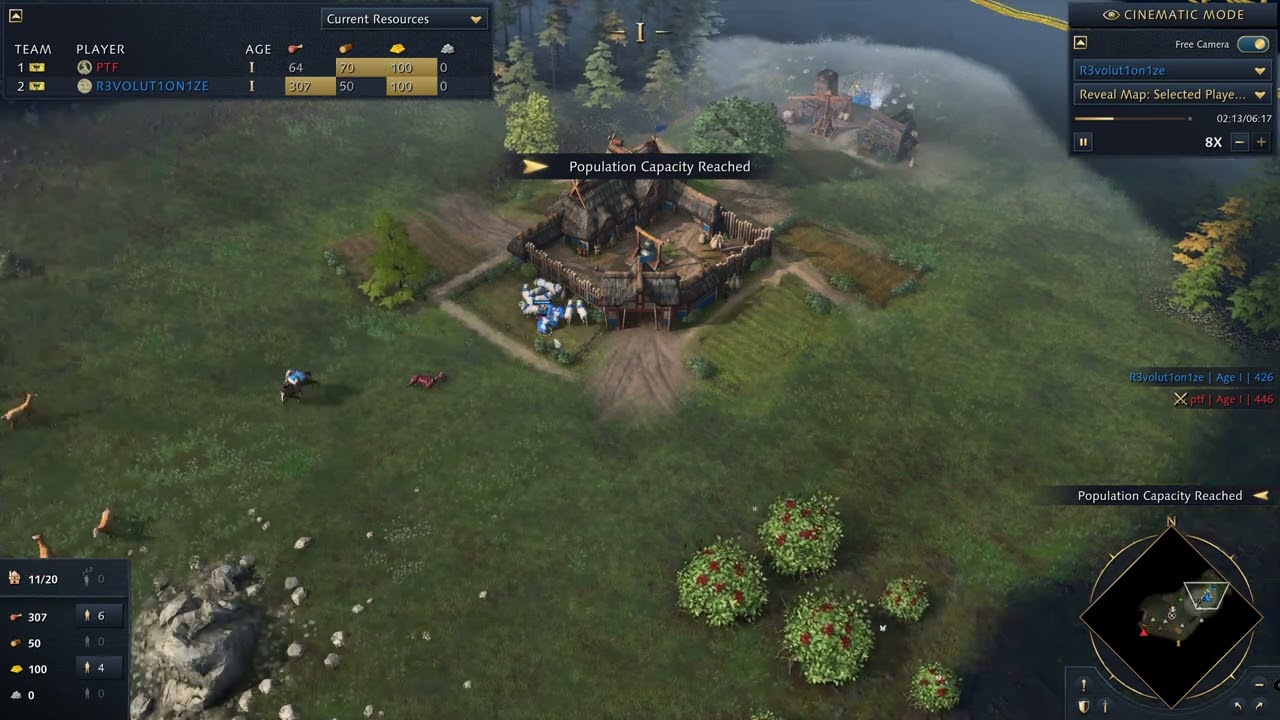Switch off the Free Camera toggle

coord(1252,44)
